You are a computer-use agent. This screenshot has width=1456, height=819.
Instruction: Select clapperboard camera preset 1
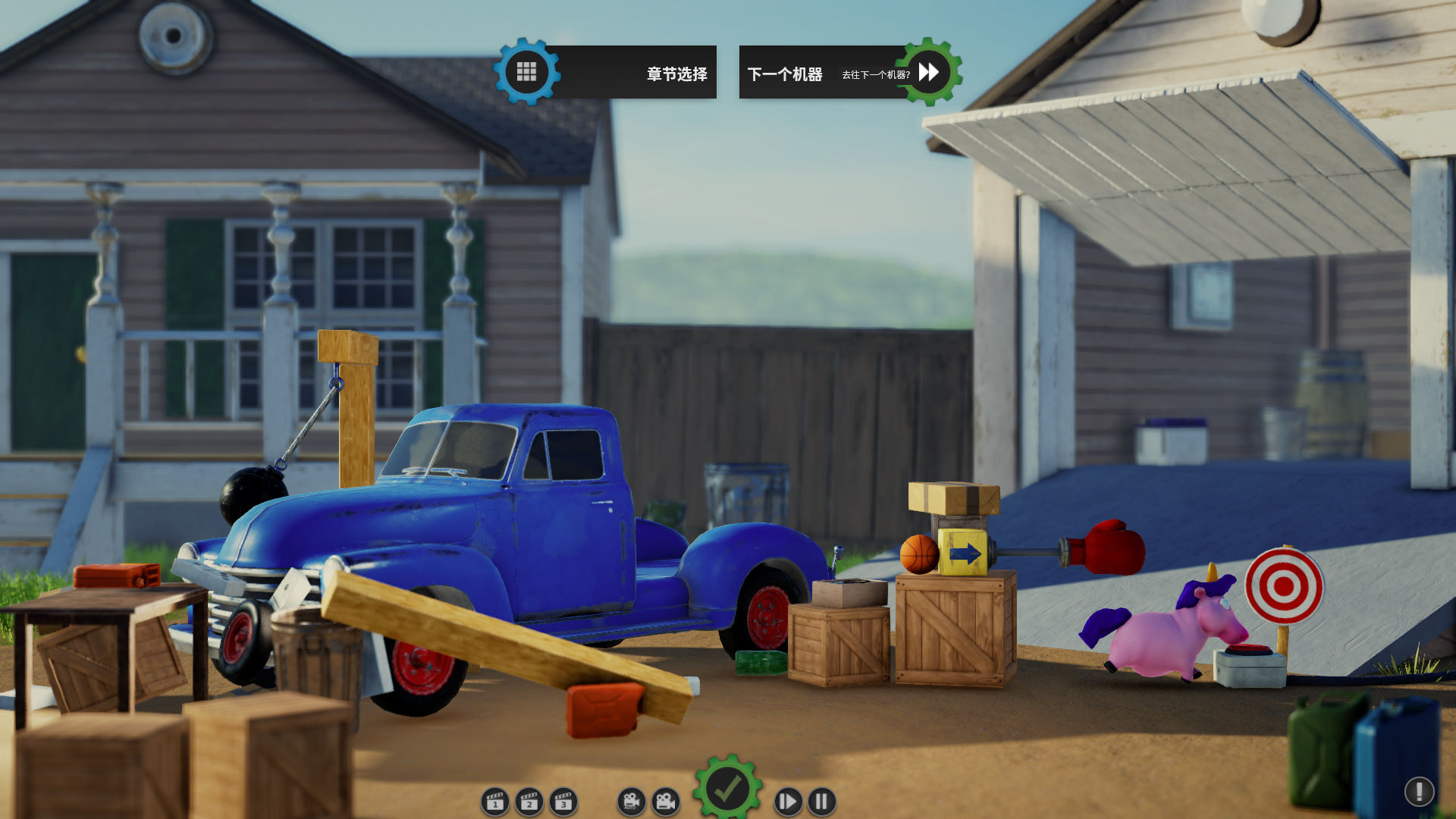pos(495,801)
